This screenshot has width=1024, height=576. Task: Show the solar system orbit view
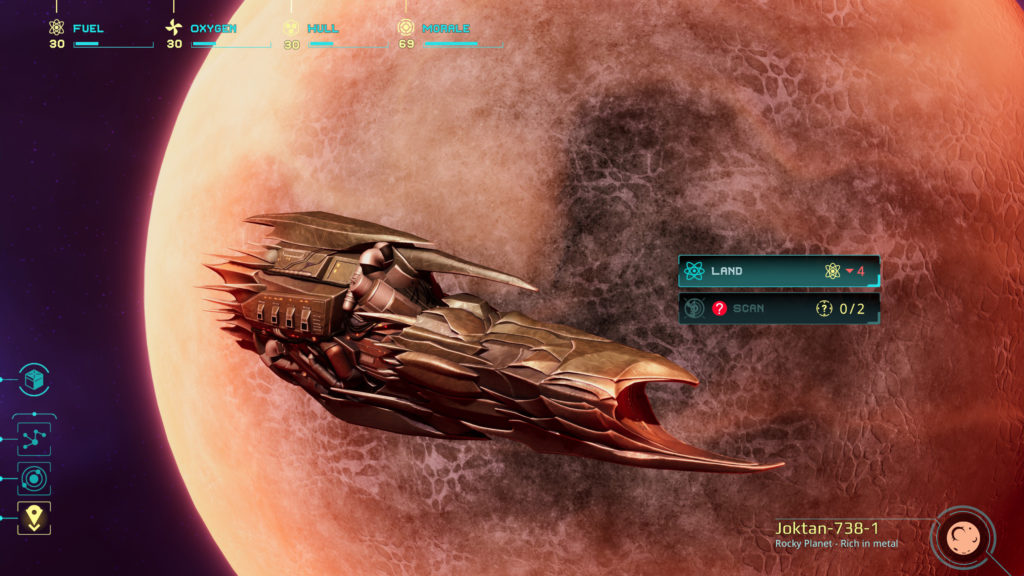(x=34, y=479)
